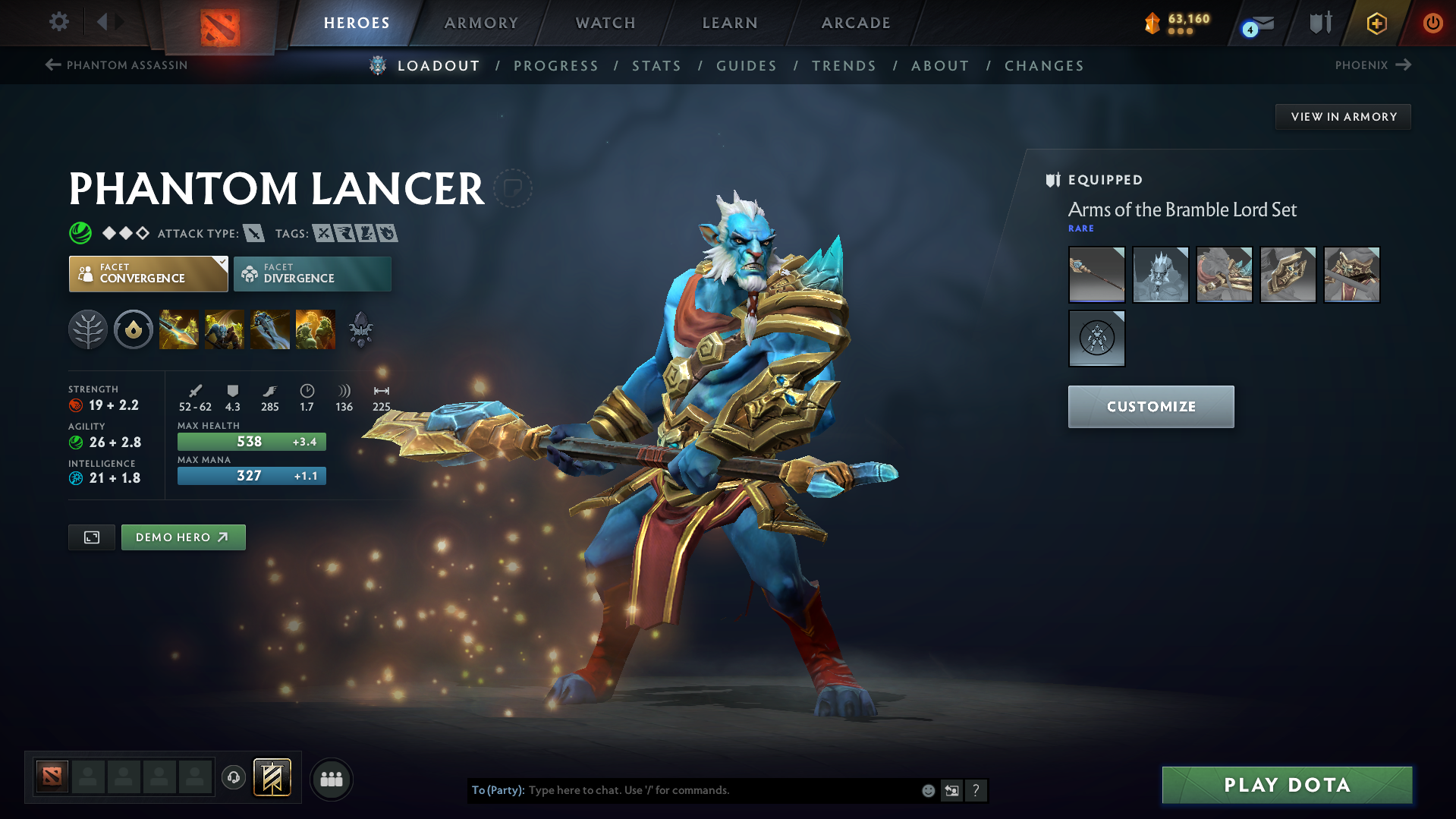Select the Divergence facet
This screenshot has height=819, width=1456.
coord(311,273)
